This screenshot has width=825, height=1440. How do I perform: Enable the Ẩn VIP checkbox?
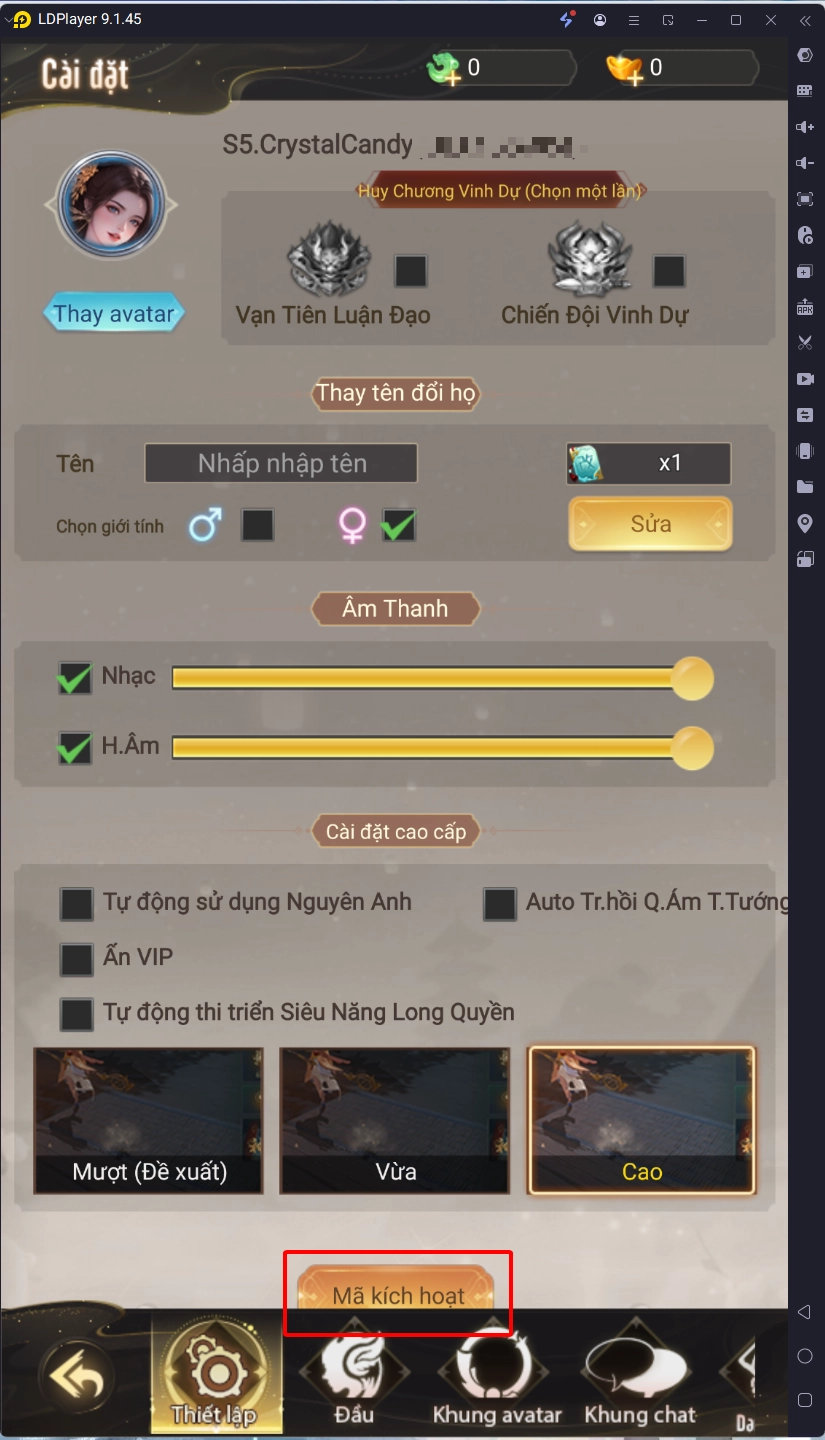[x=77, y=959]
